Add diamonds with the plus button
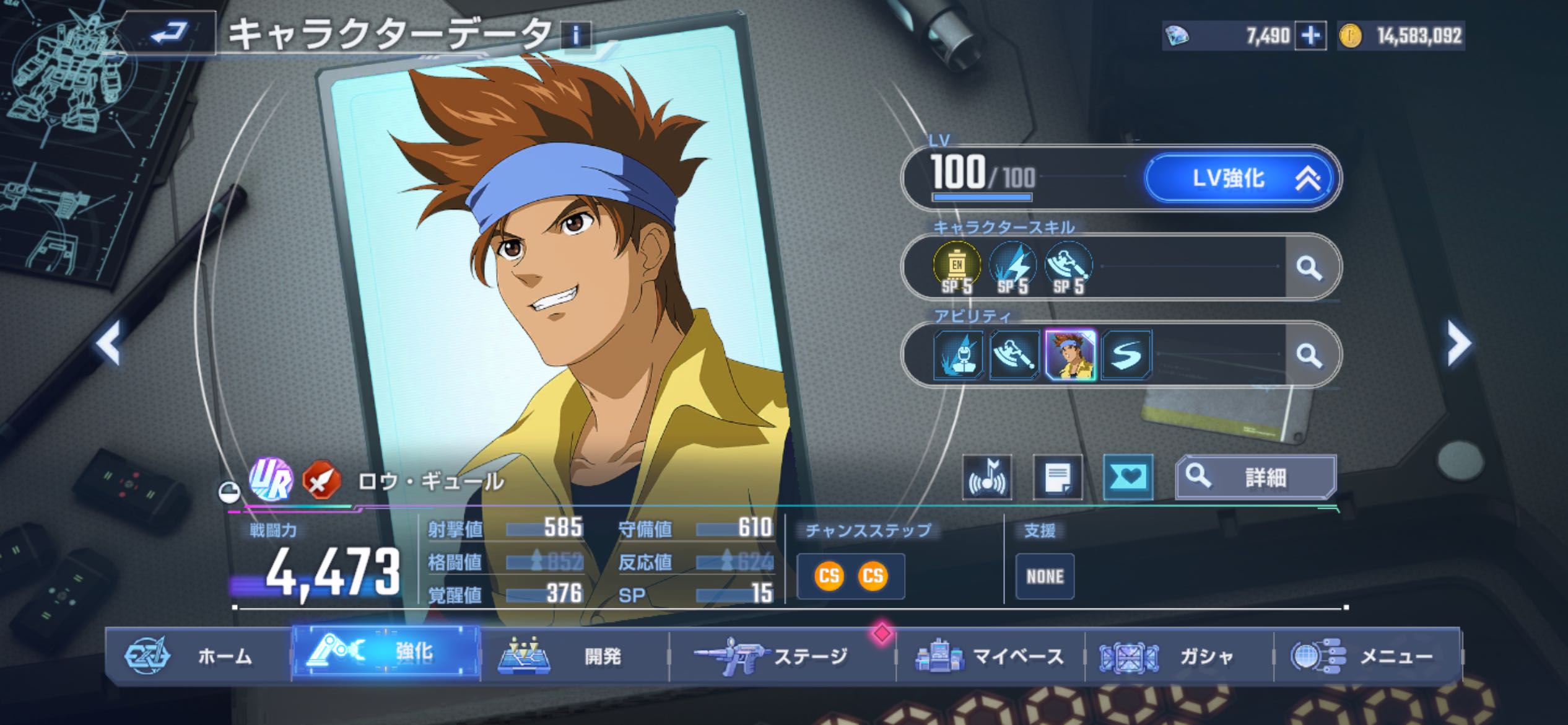This screenshot has width=1568, height=725. point(1310,36)
